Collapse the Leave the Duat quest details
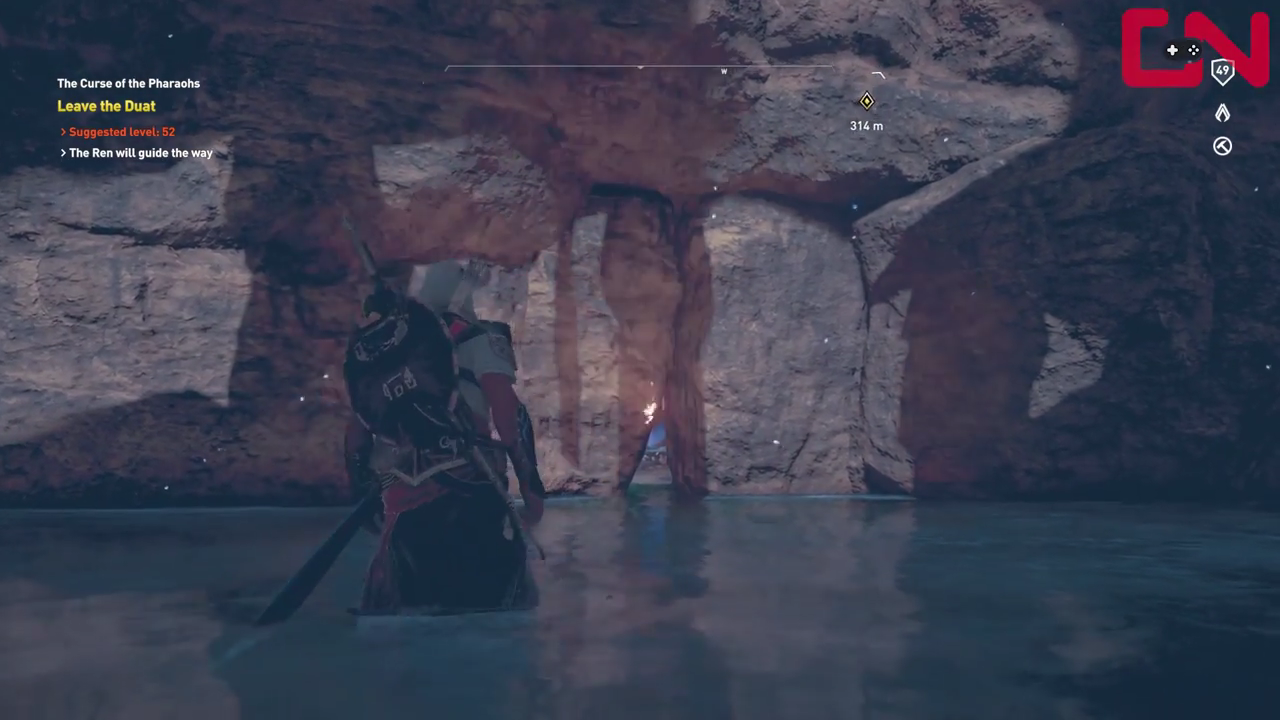The image size is (1280, 720). [106, 105]
